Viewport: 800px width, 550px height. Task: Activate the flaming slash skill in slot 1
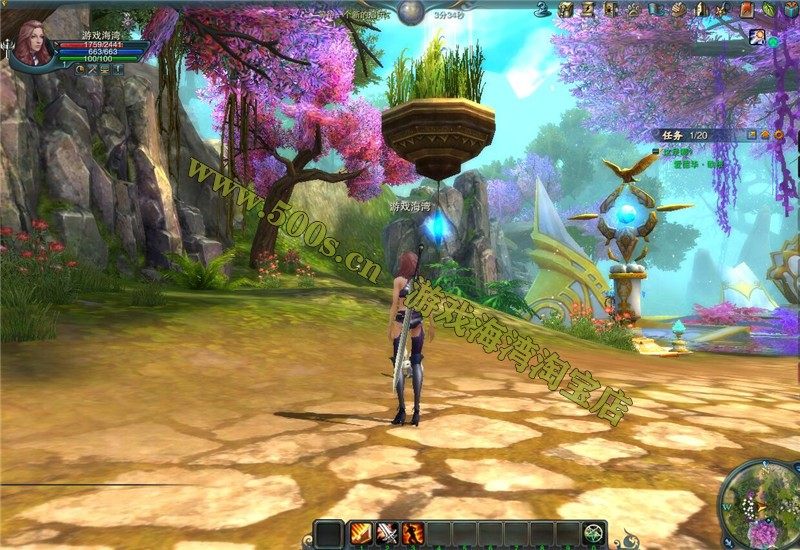[x=361, y=534]
